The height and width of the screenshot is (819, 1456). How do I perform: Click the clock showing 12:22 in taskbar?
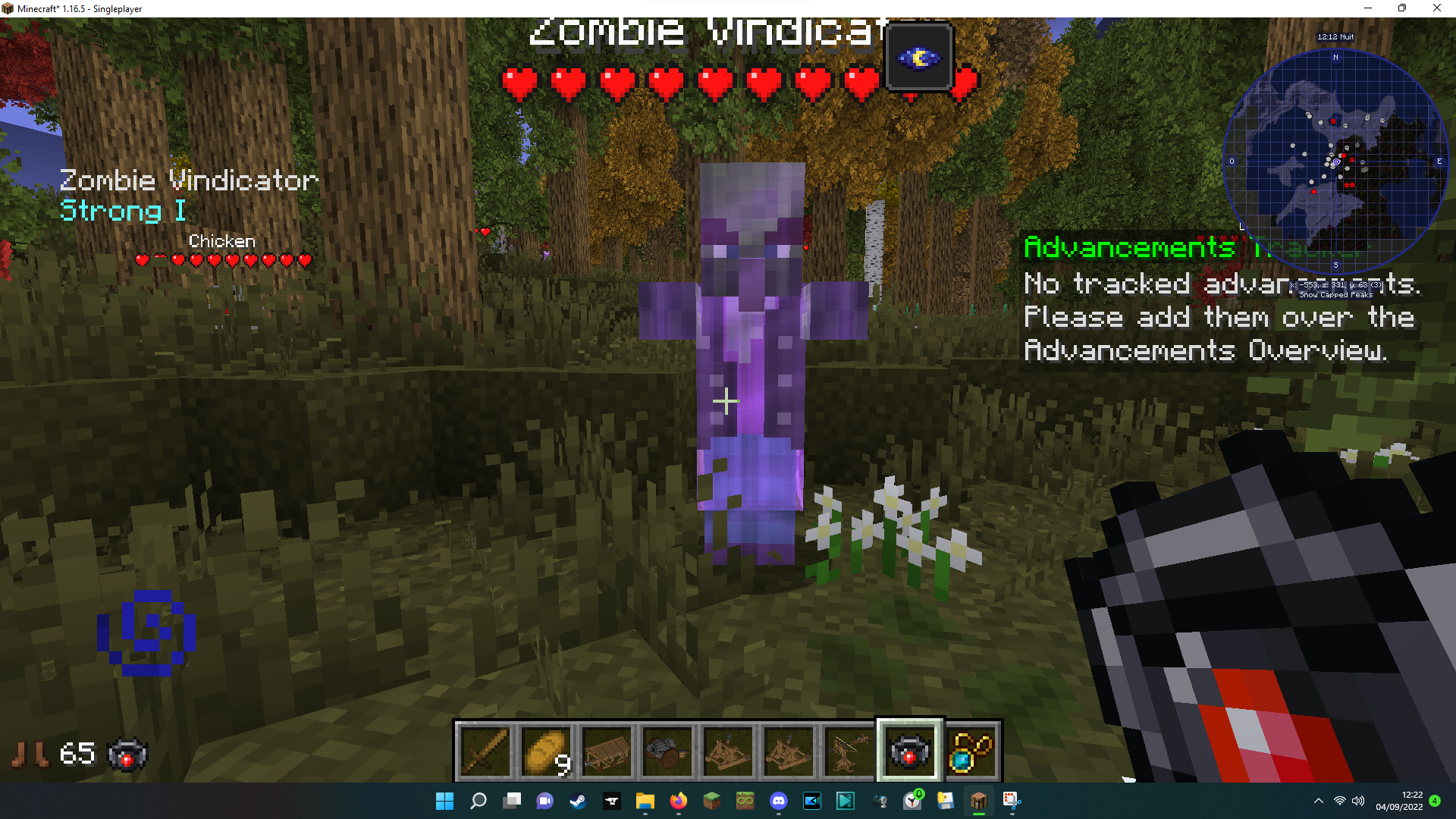[1399, 800]
